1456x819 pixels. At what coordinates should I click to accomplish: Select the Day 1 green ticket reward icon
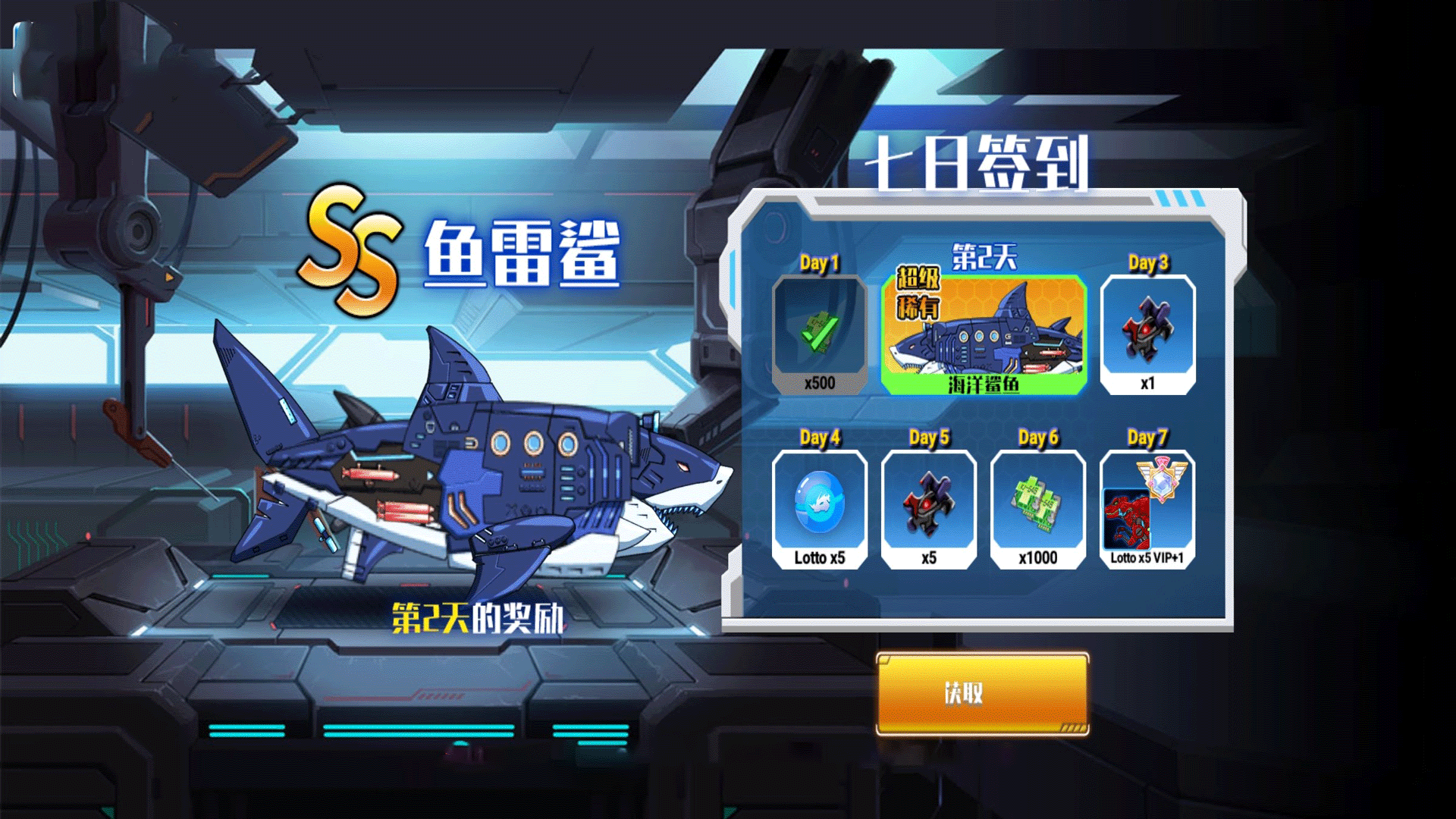[x=821, y=334]
